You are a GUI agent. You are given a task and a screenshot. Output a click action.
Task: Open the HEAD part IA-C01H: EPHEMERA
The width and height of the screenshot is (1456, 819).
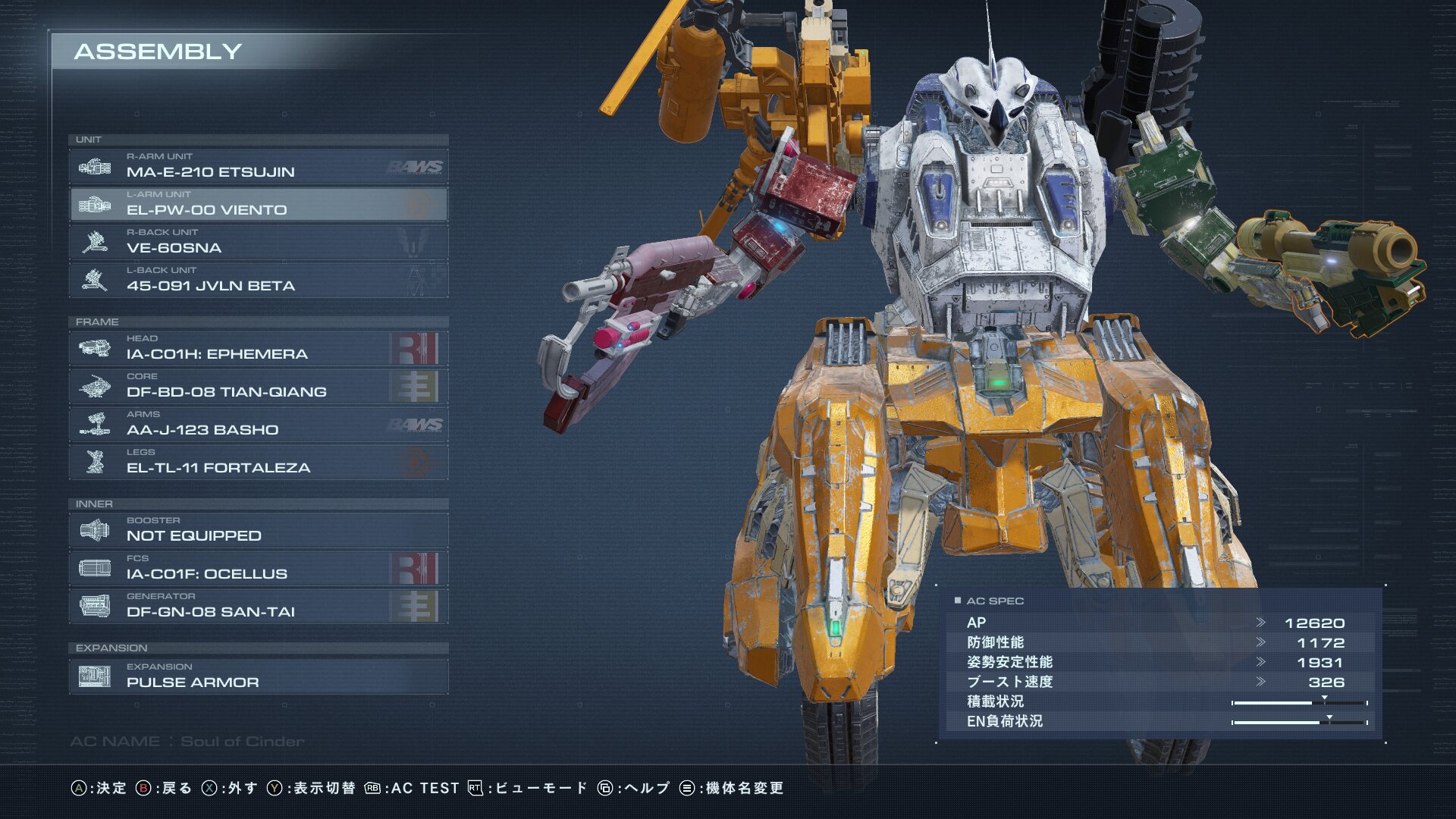258,348
